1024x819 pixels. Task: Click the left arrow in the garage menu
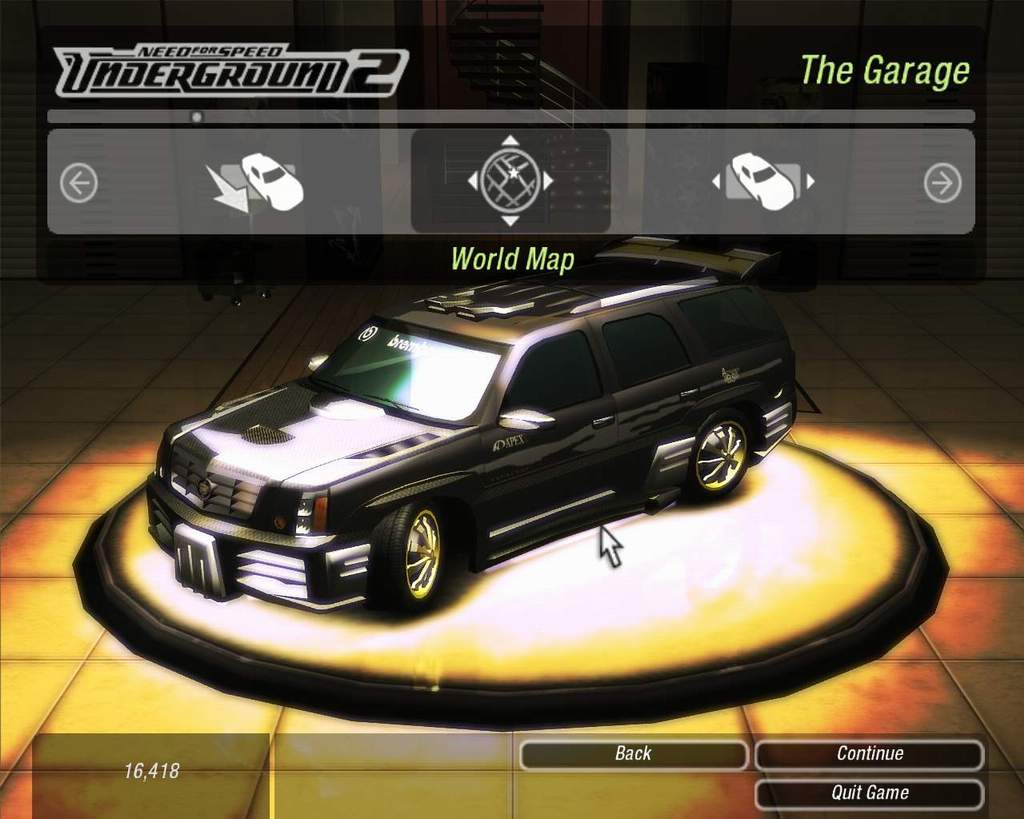click(78, 183)
